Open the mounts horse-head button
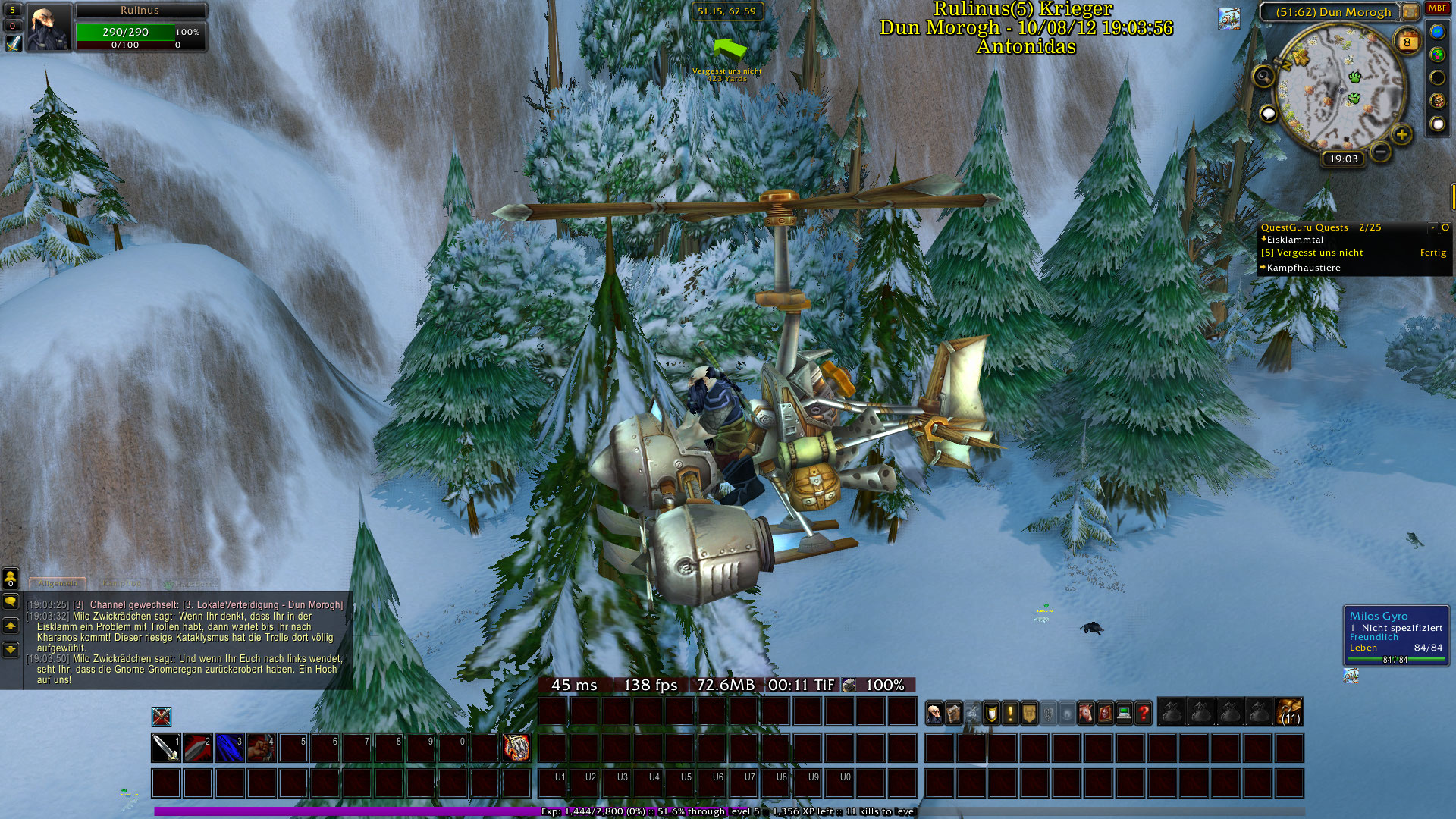This screenshot has width=1456, height=819. pyautogui.click(x=1086, y=714)
